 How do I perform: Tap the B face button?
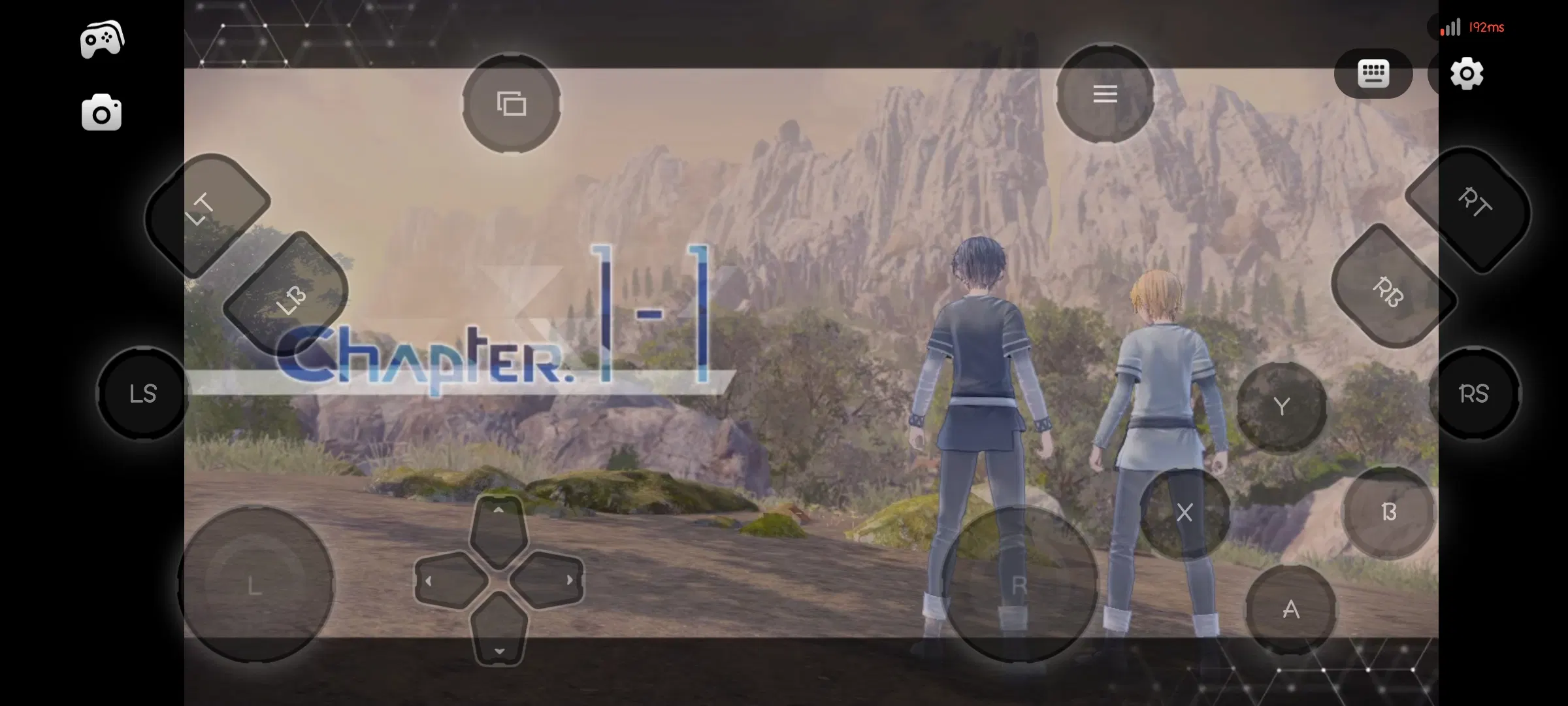coord(1388,512)
